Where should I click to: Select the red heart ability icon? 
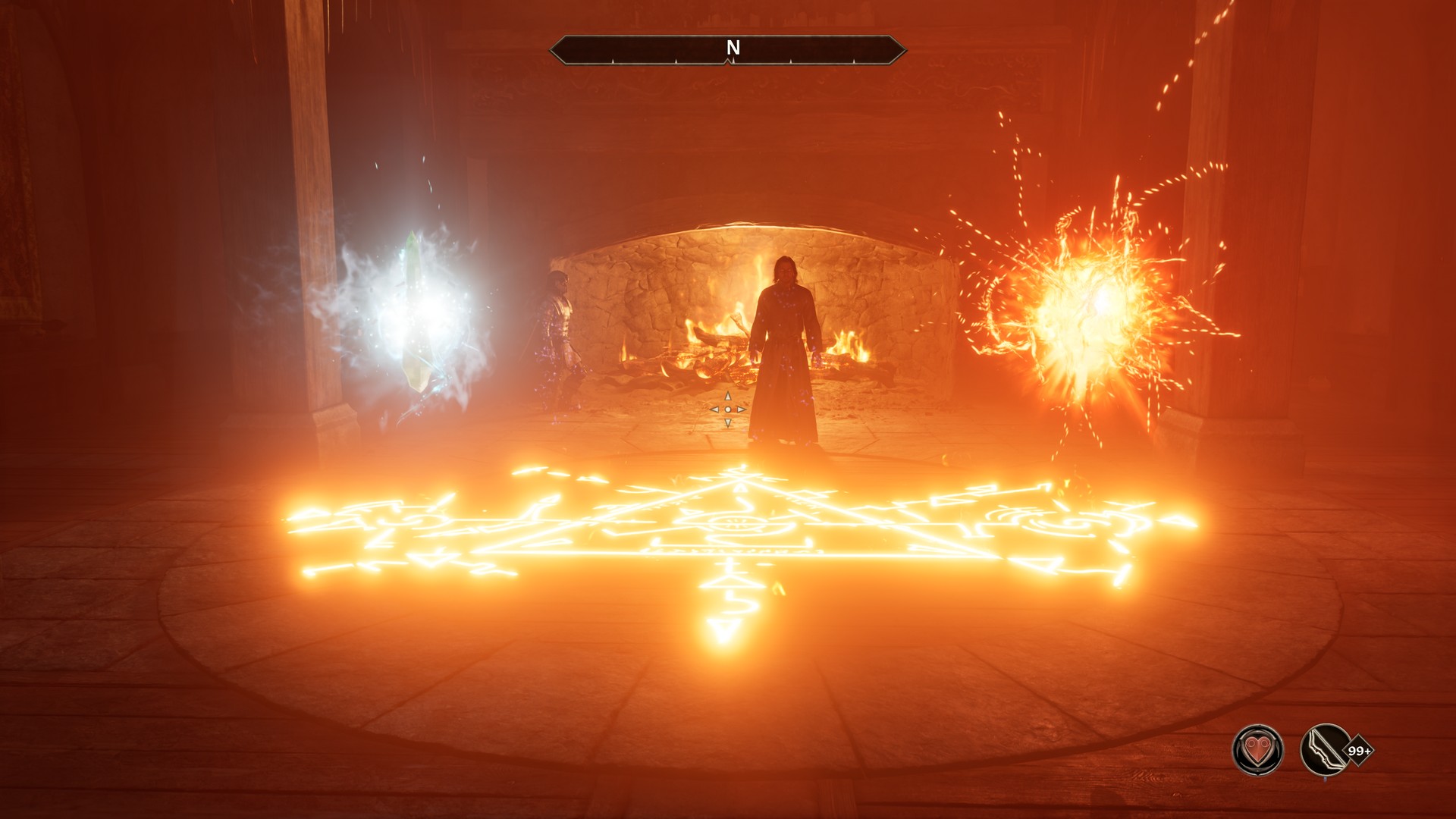pos(1257,751)
